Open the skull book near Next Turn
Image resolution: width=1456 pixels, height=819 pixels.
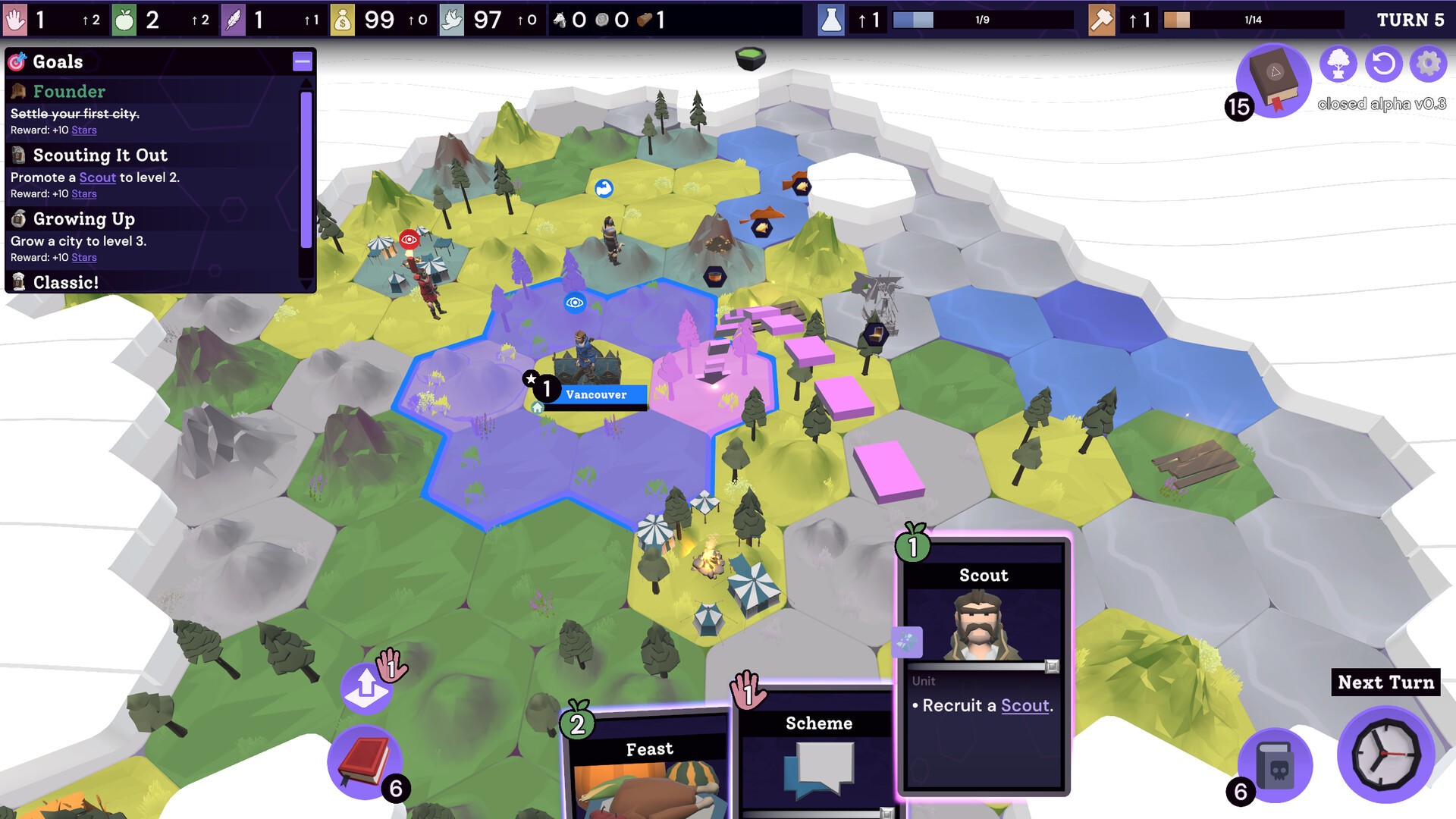(x=1274, y=764)
